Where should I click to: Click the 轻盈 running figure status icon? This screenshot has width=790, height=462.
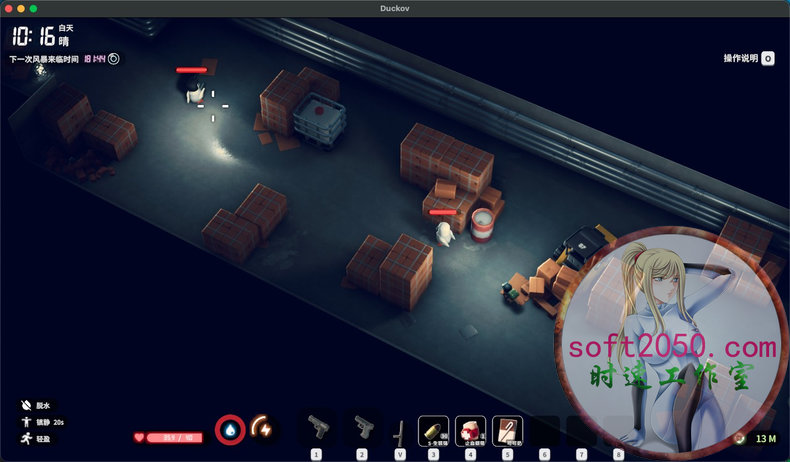26,439
